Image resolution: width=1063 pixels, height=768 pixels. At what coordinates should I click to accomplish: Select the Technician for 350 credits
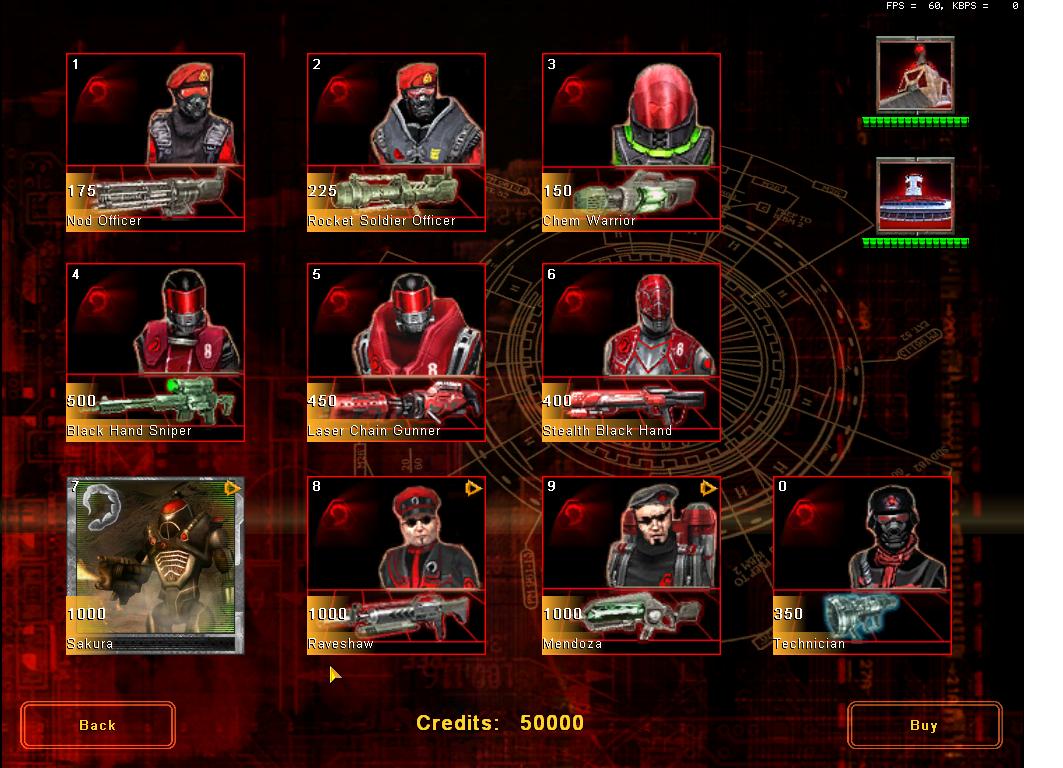click(862, 565)
